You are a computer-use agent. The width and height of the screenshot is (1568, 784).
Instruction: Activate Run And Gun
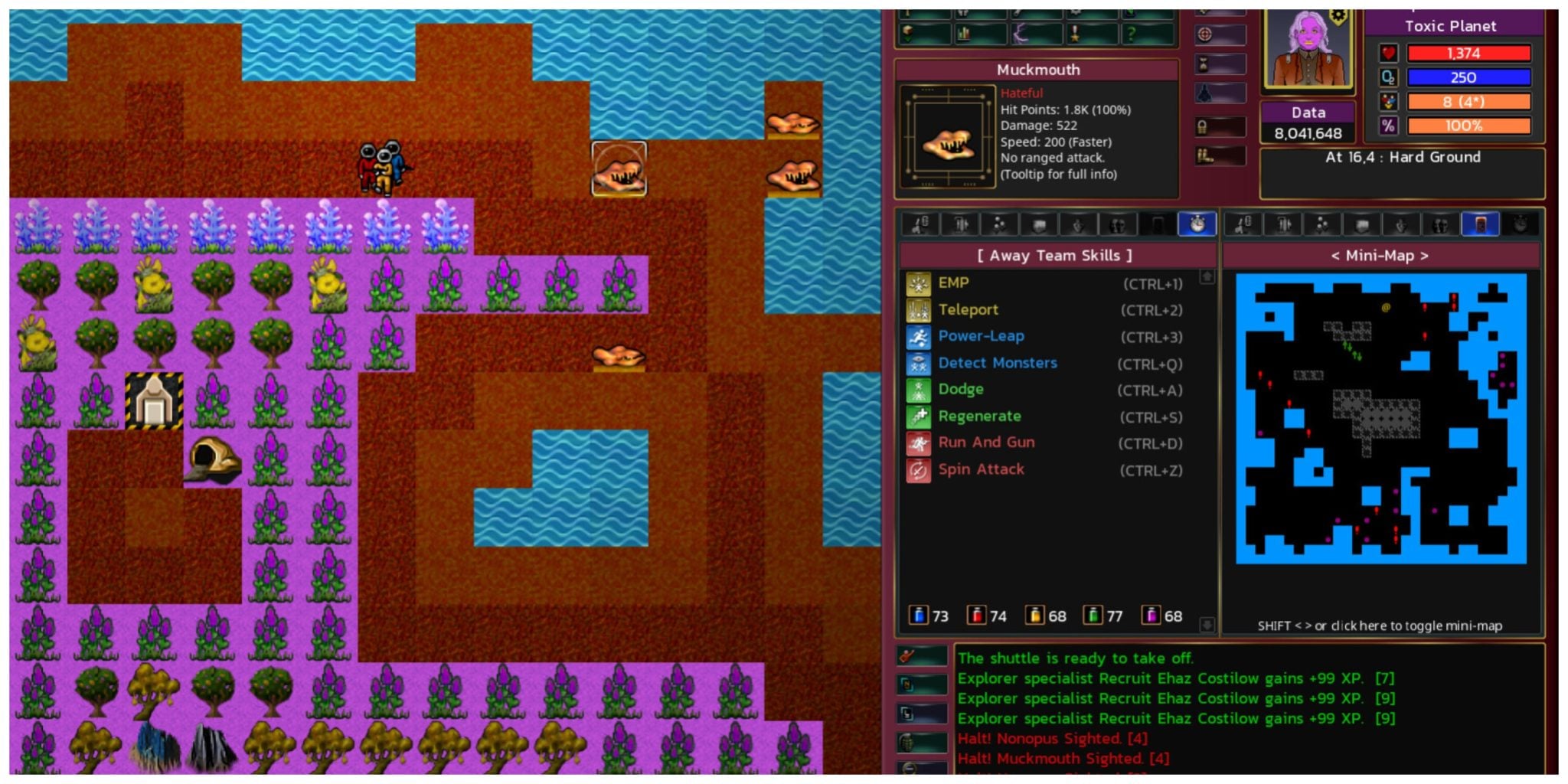(x=986, y=443)
